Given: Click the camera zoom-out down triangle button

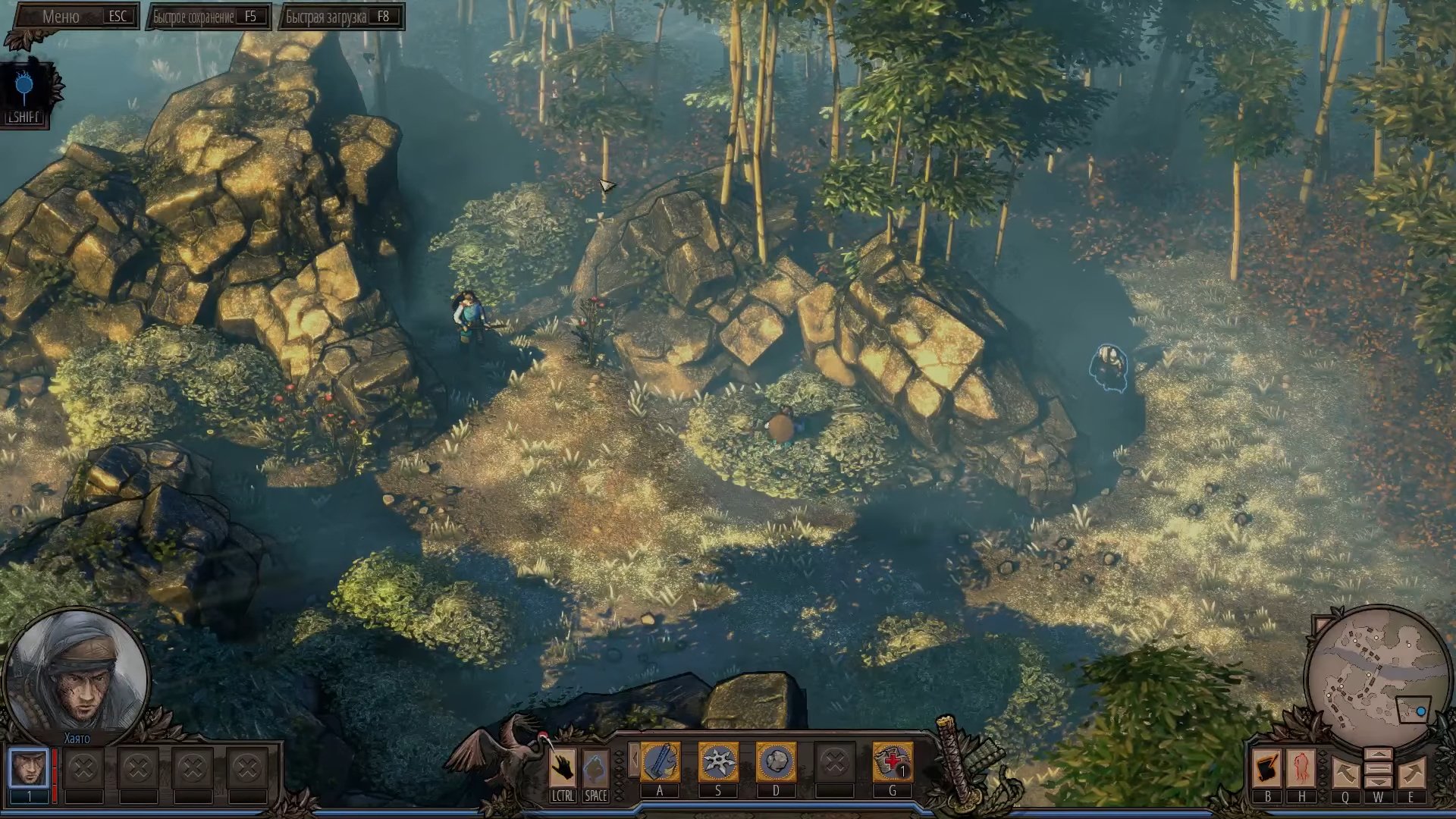Looking at the screenshot, I should tap(1378, 782).
